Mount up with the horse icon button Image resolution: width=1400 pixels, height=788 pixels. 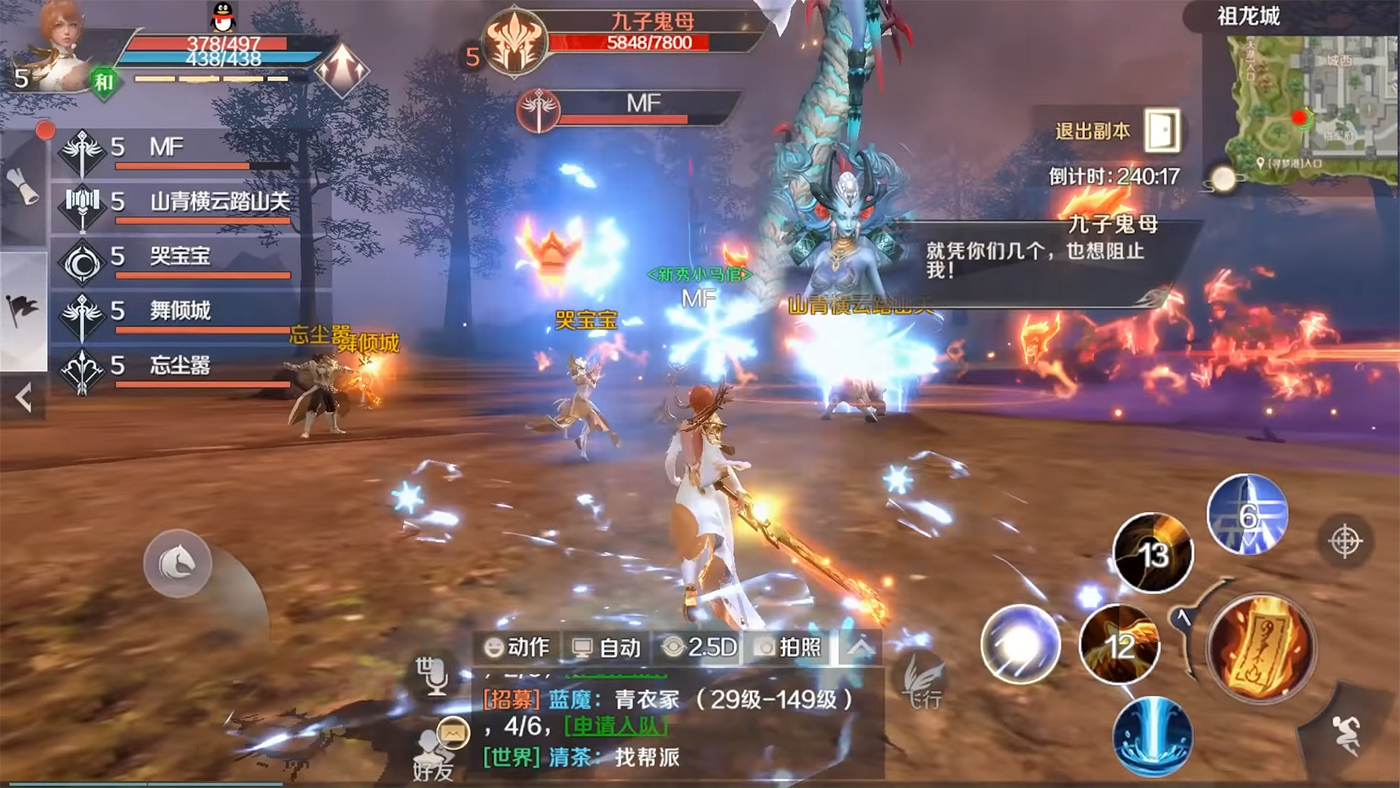click(x=177, y=565)
